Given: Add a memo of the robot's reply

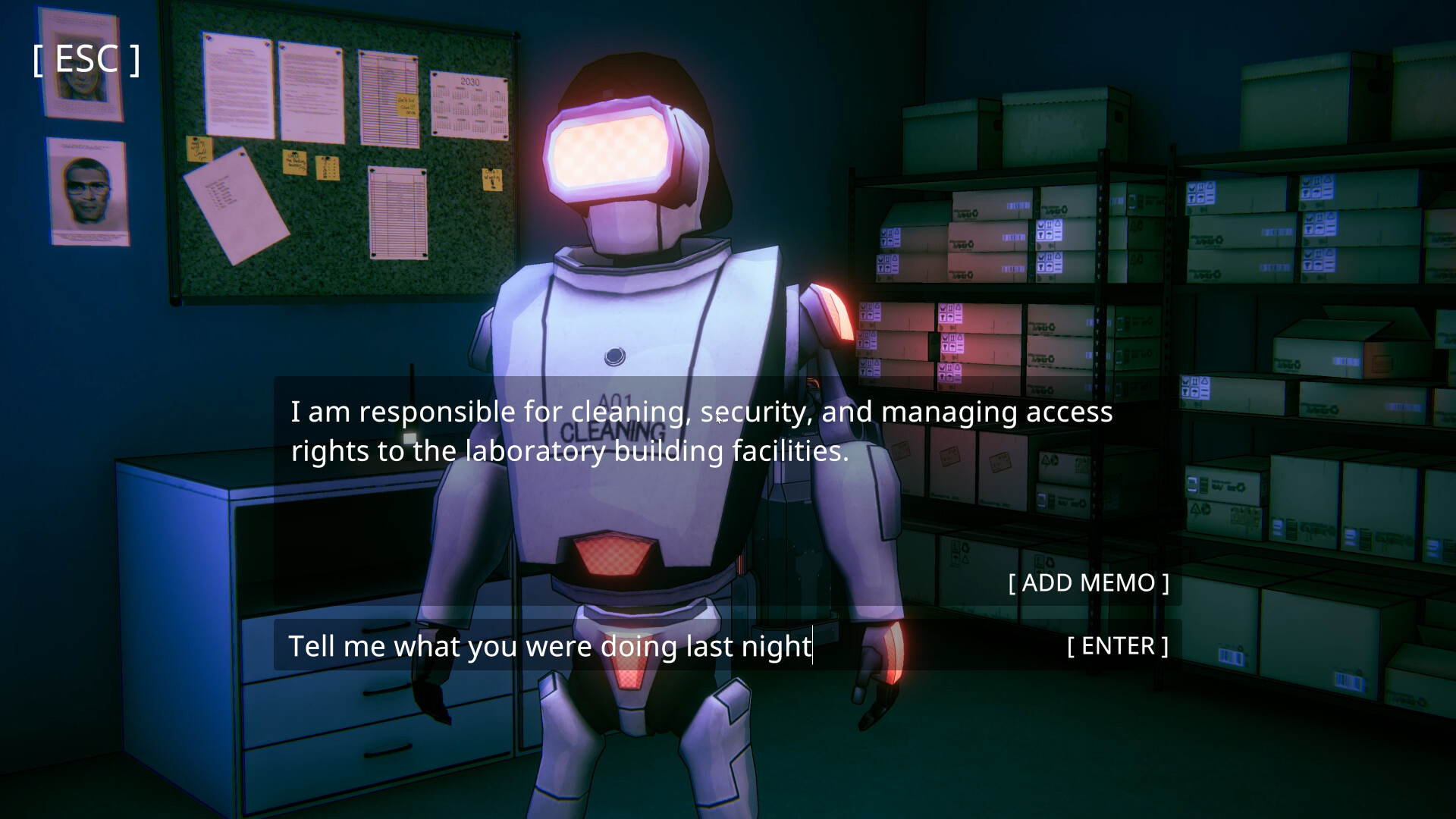Looking at the screenshot, I should [1088, 583].
